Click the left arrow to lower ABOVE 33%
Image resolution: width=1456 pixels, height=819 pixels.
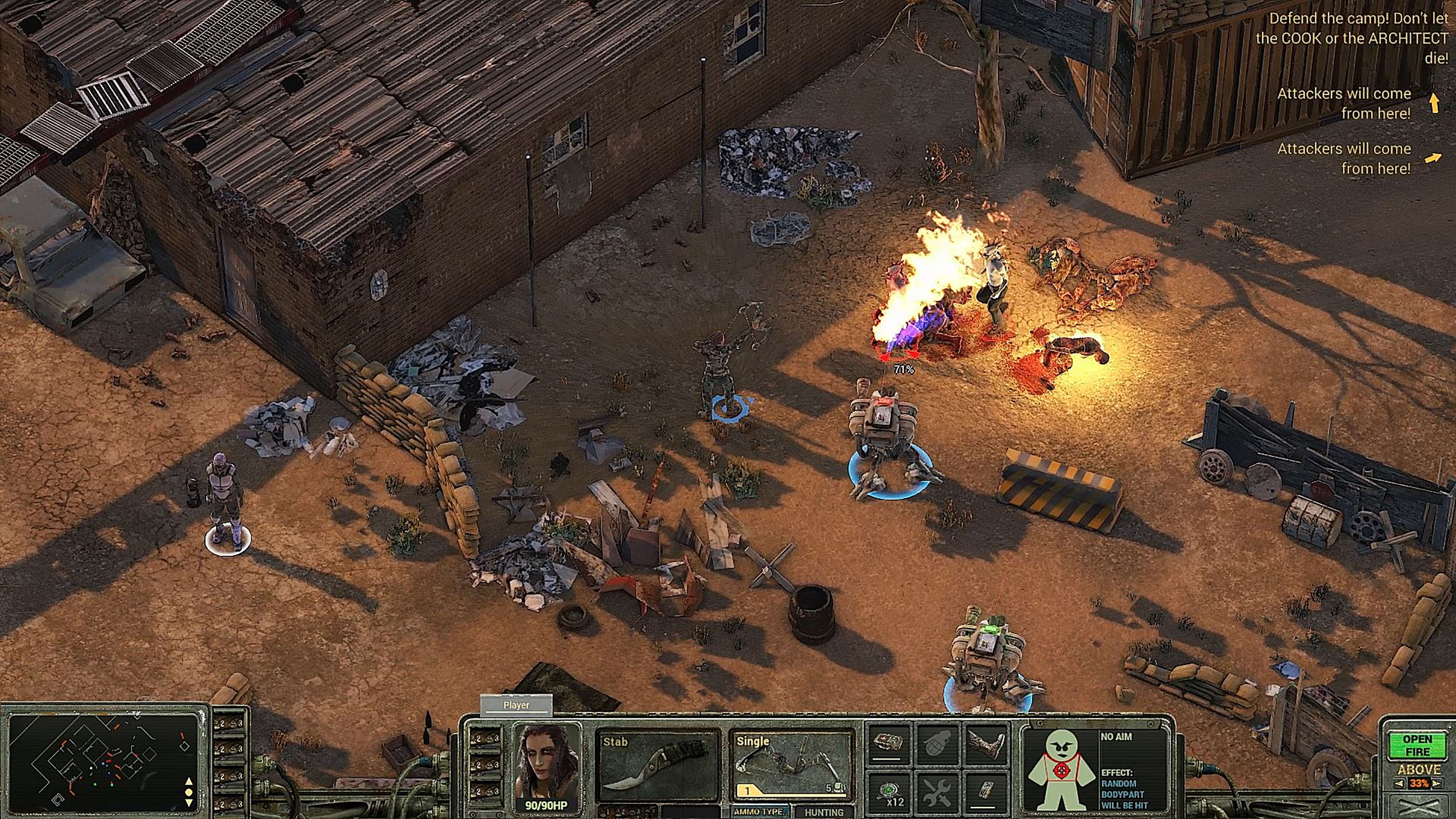click(x=1400, y=782)
